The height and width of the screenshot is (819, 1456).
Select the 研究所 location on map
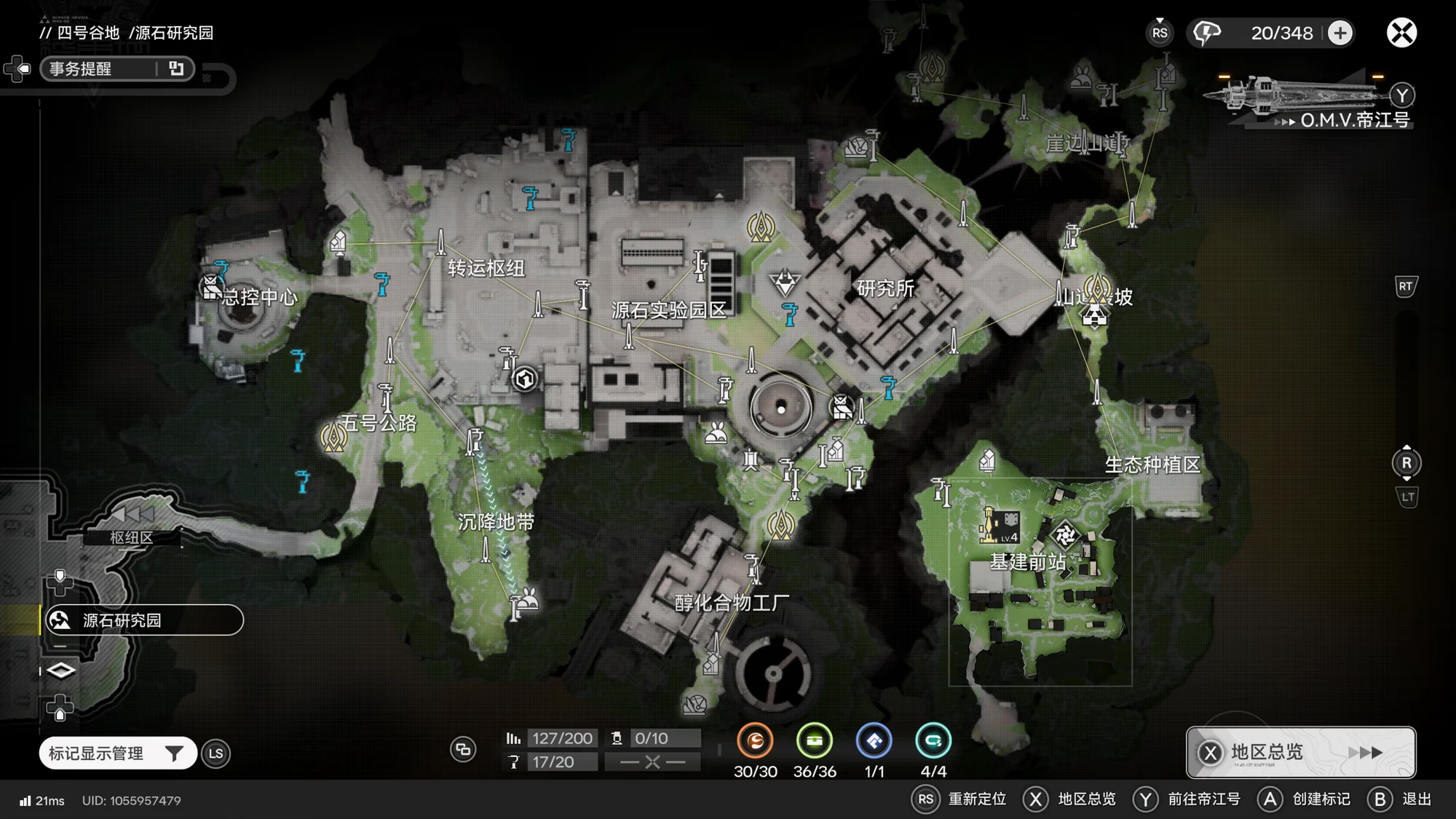[x=885, y=288]
